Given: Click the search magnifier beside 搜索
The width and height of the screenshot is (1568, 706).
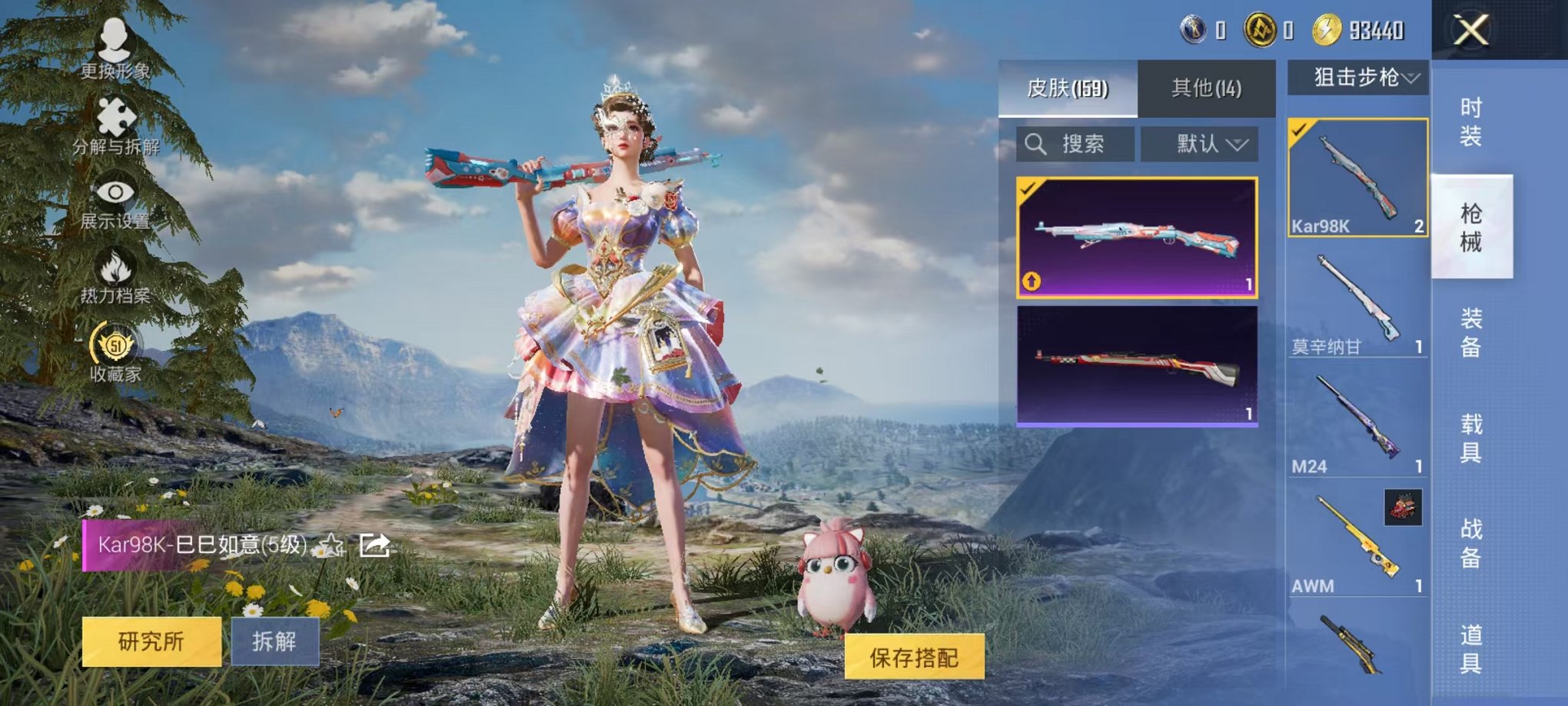Looking at the screenshot, I should [x=1035, y=145].
